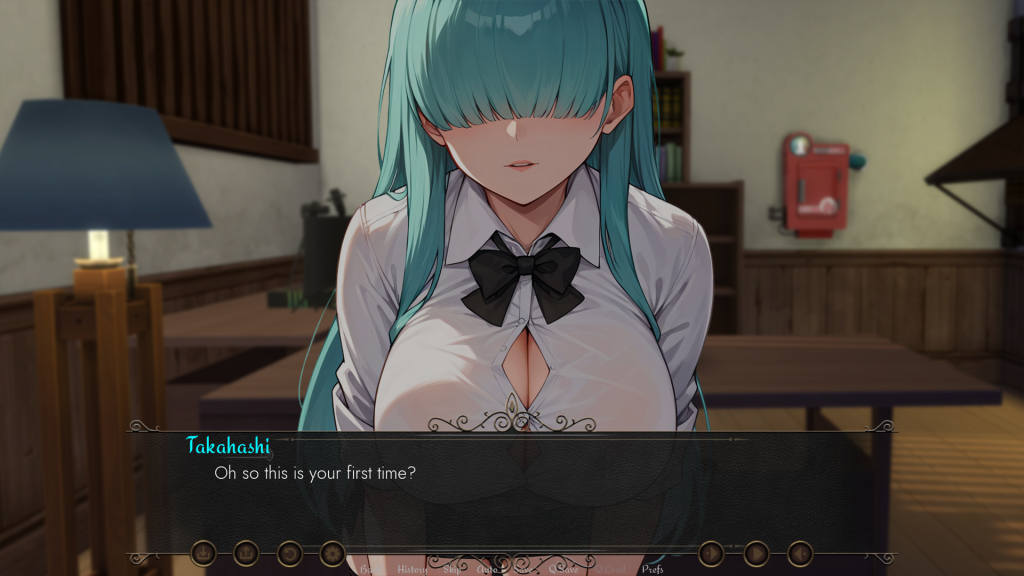The height and width of the screenshot is (576, 1024).
Task: Activate the double-arrow fast-forward button
Action: coord(756,552)
